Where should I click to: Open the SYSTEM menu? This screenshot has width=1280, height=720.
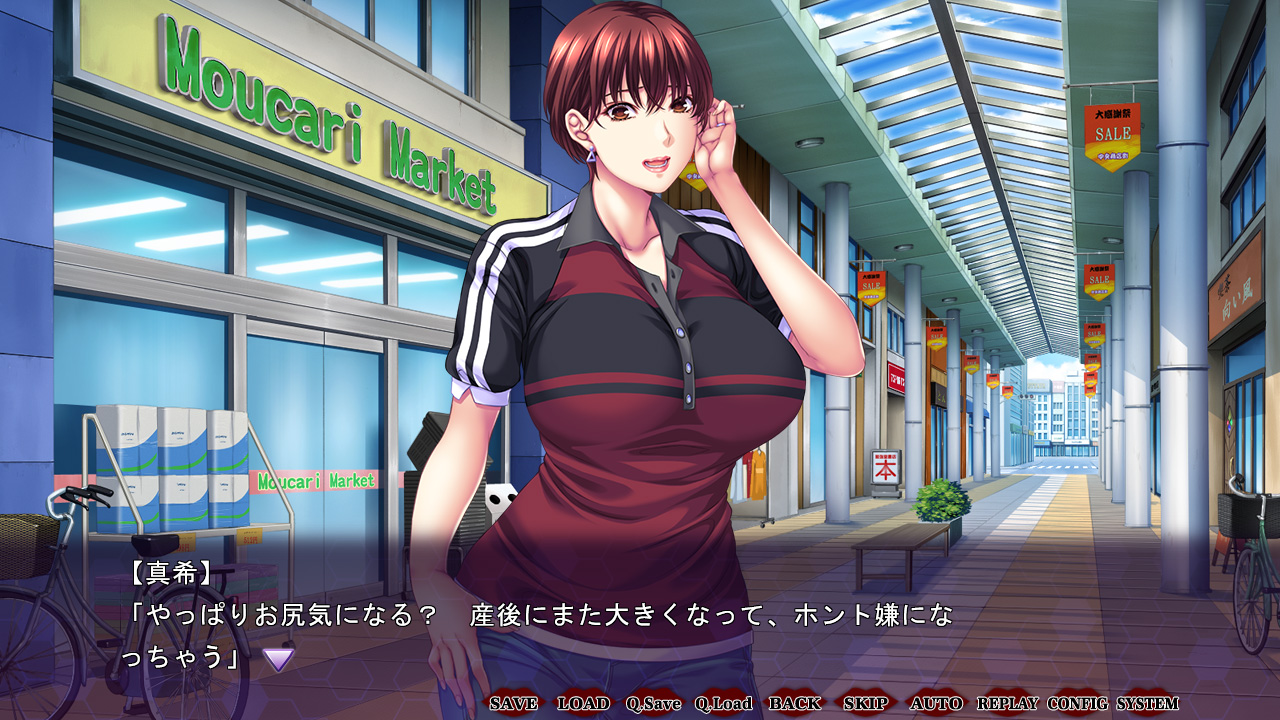[1147, 703]
